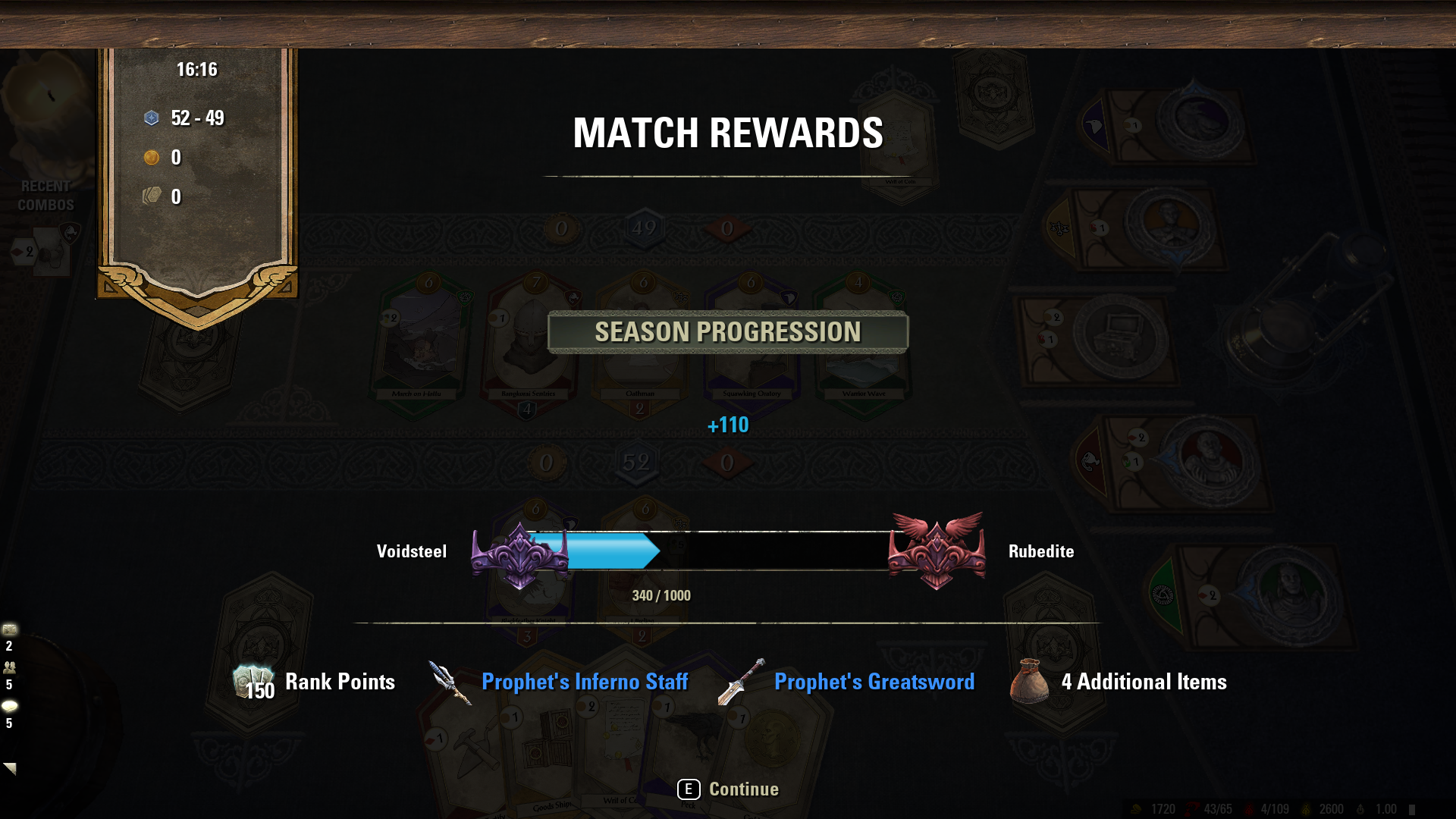Click the Season Progression header
Image resolution: width=1456 pixels, height=819 pixels.
click(727, 331)
